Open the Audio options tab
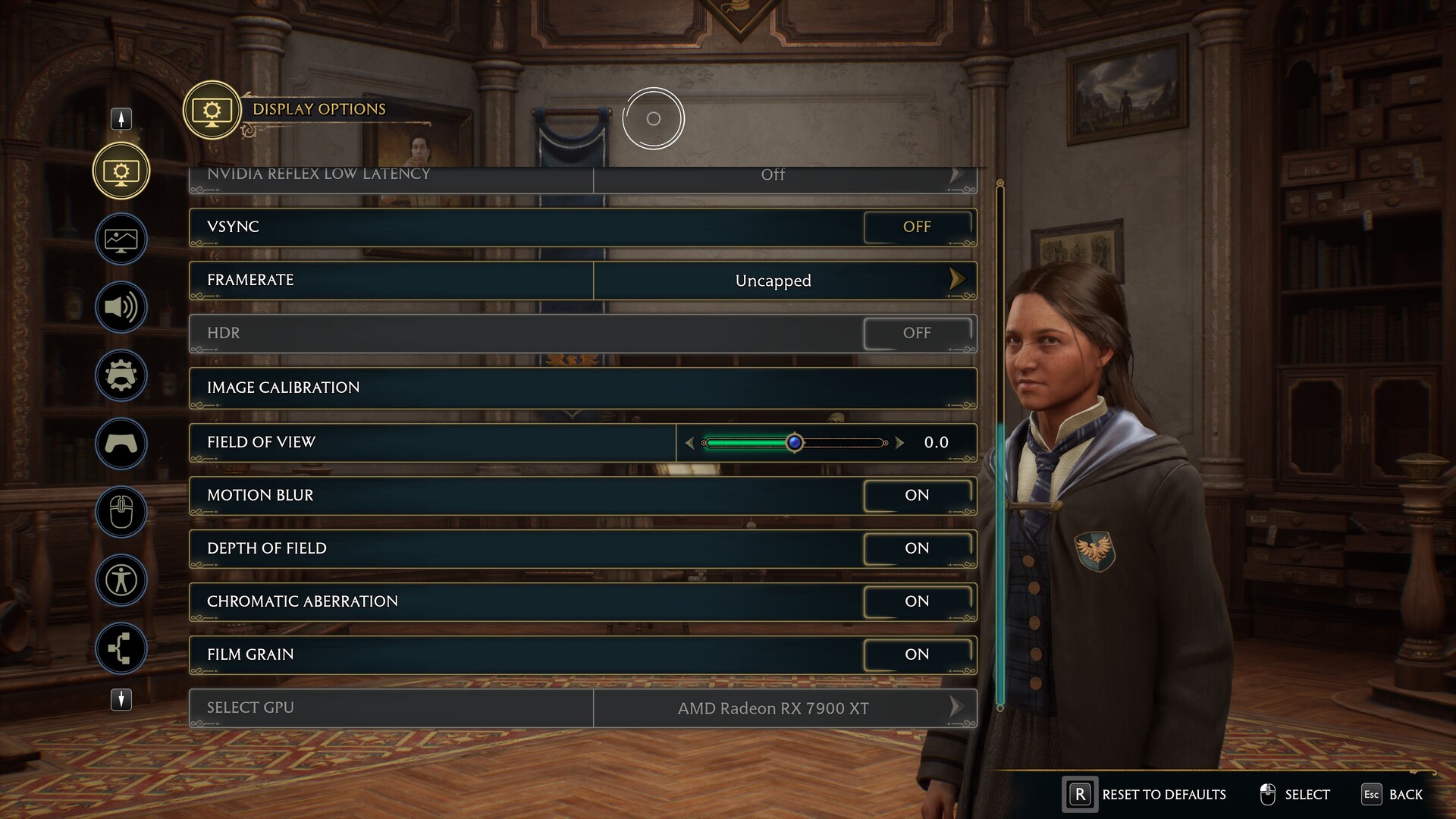The width and height of the screenshot is (1456, 819). 121,307
